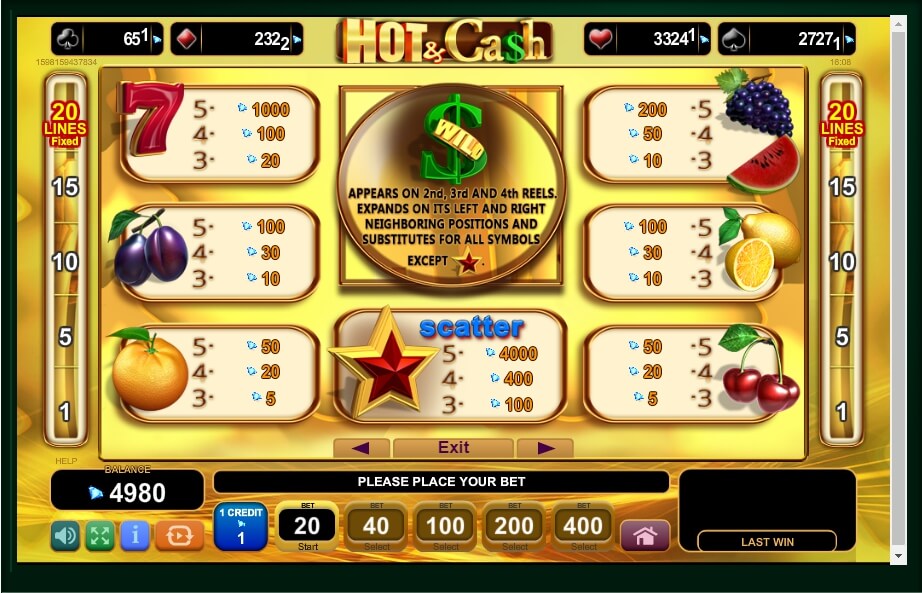The height and width of the screenshot is (593, 922).
Task: Exit the paytable screen
Action: pyautogui.click(x=453, y=447)
